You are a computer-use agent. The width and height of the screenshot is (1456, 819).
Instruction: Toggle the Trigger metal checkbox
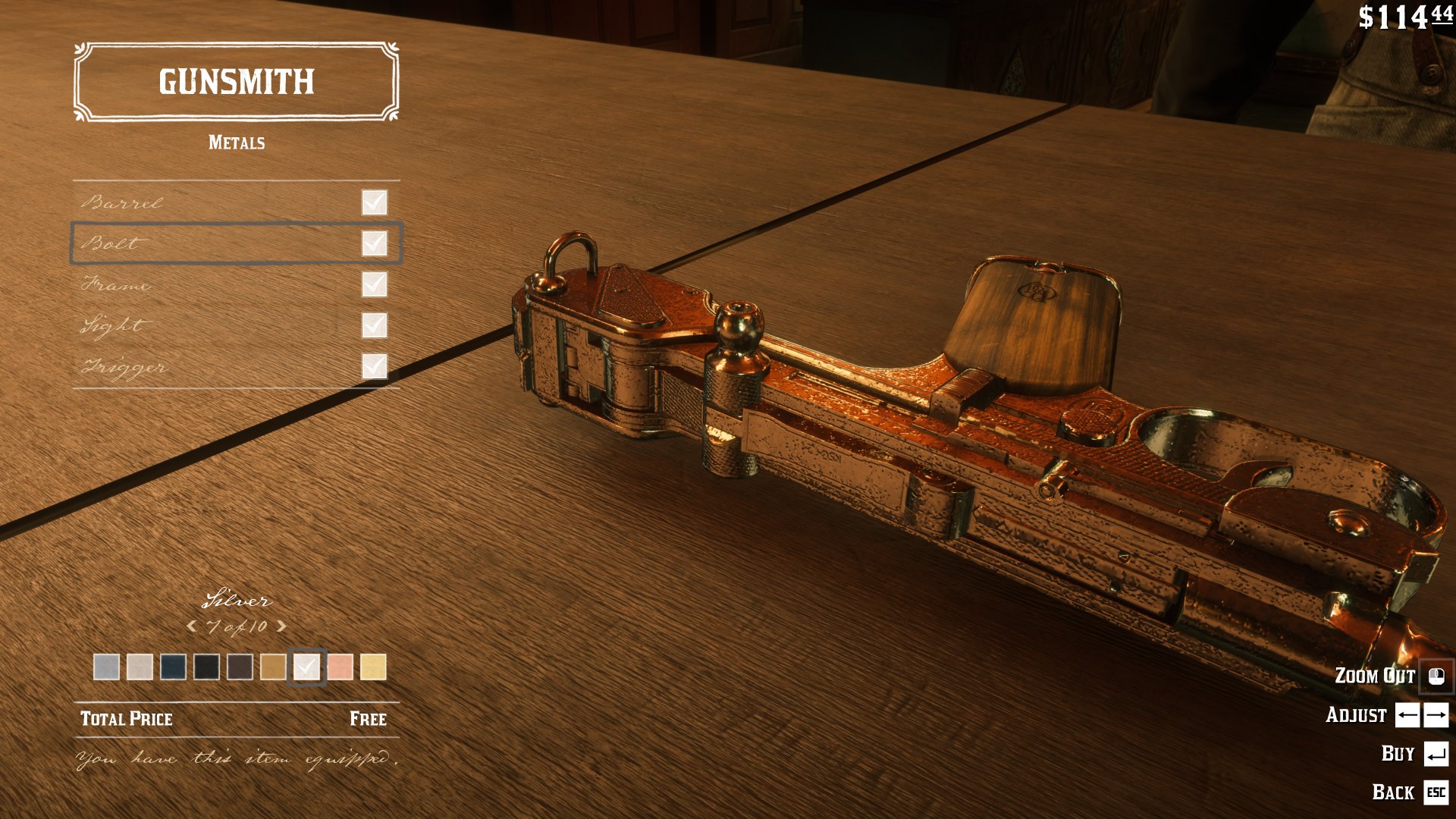click(374, 367)
